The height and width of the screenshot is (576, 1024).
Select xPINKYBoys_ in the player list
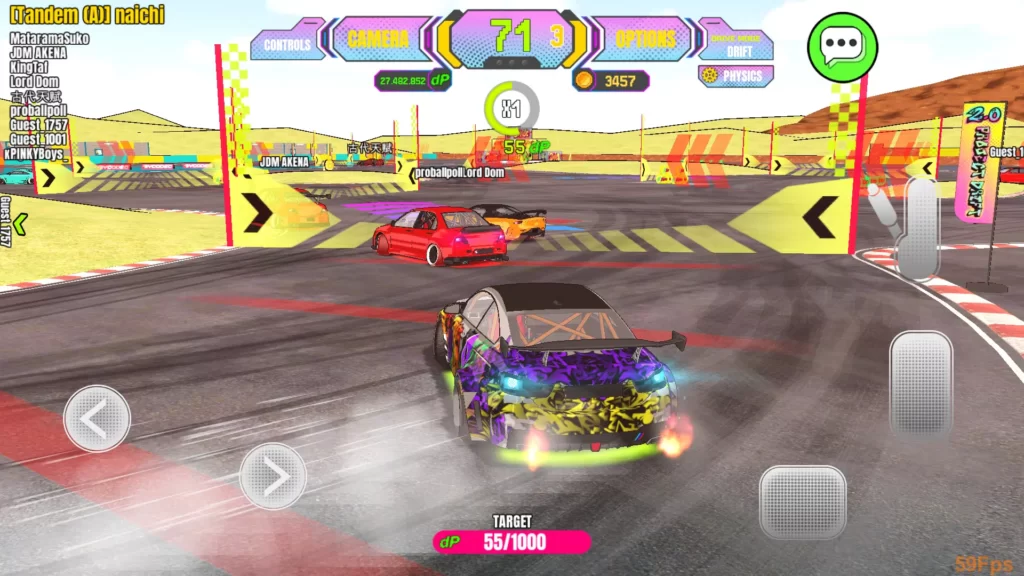pyautogui.click(x=38, y=154)
